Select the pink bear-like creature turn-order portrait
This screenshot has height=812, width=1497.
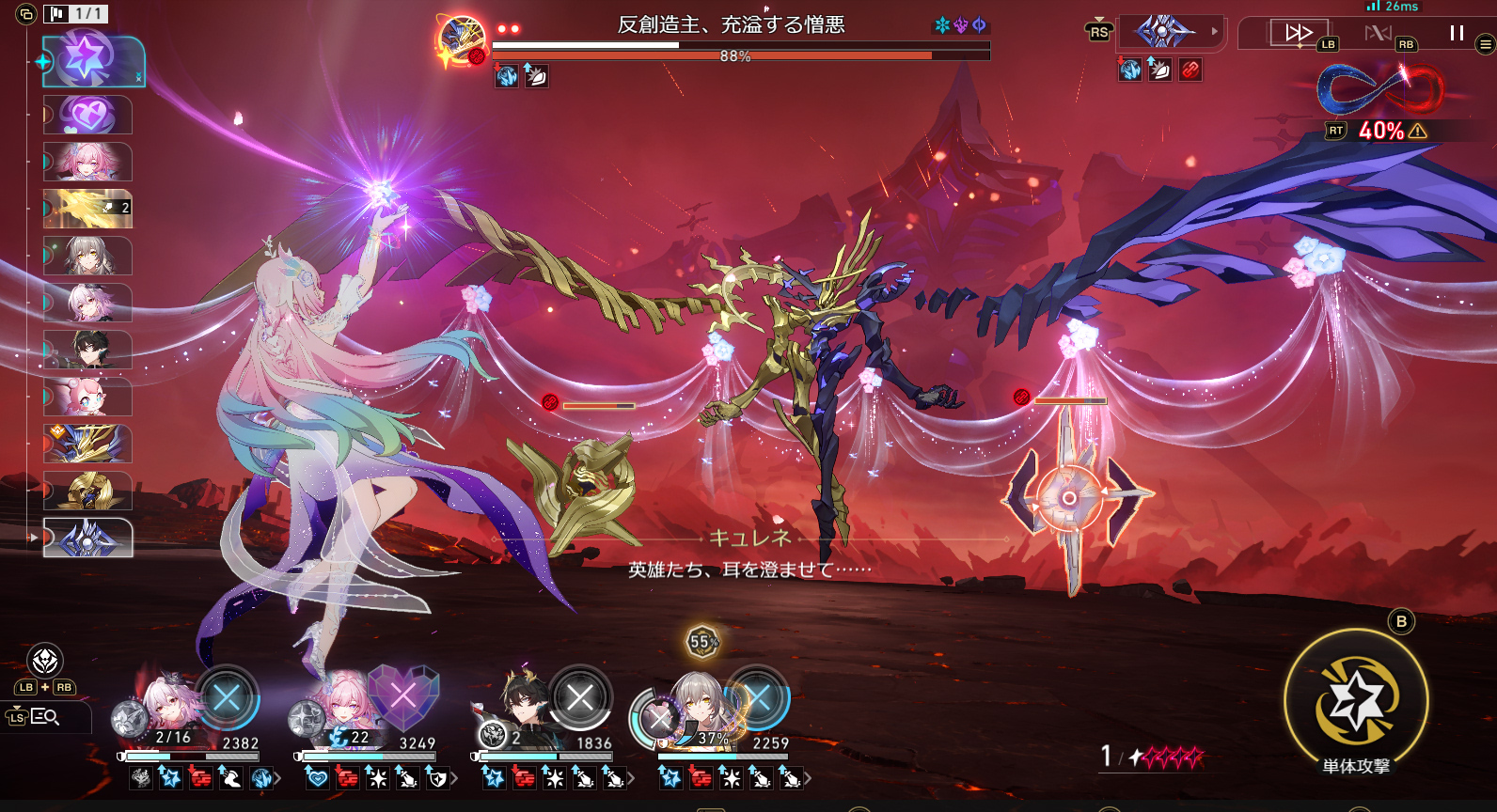tap(87, 397)
